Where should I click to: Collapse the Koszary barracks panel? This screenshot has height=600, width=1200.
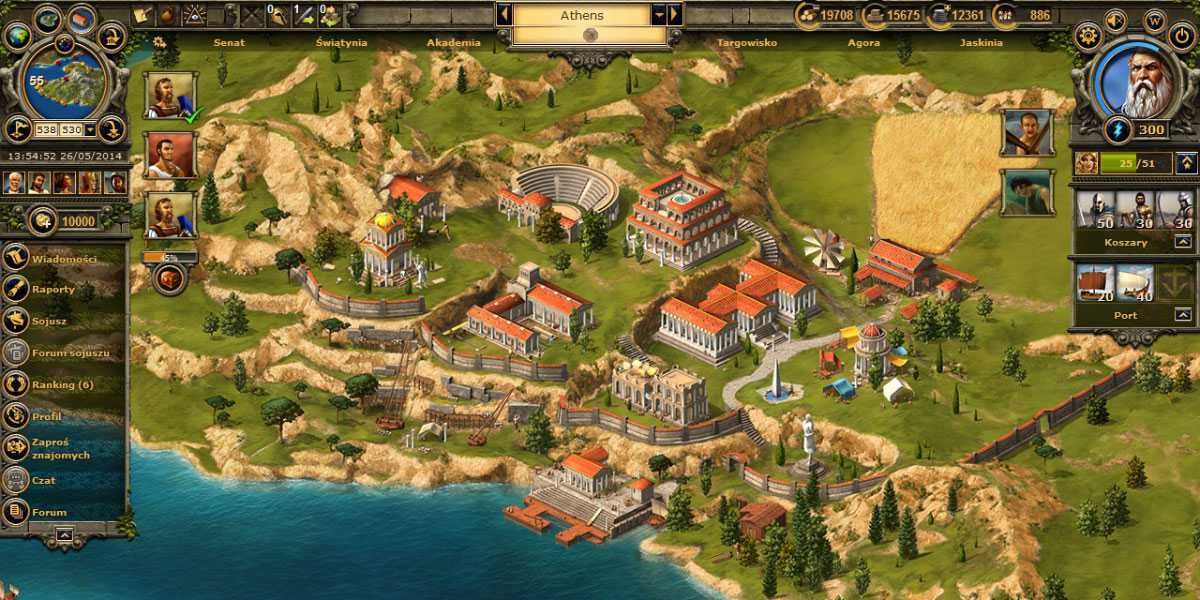pyautogui.click(x=1183, y=242)
